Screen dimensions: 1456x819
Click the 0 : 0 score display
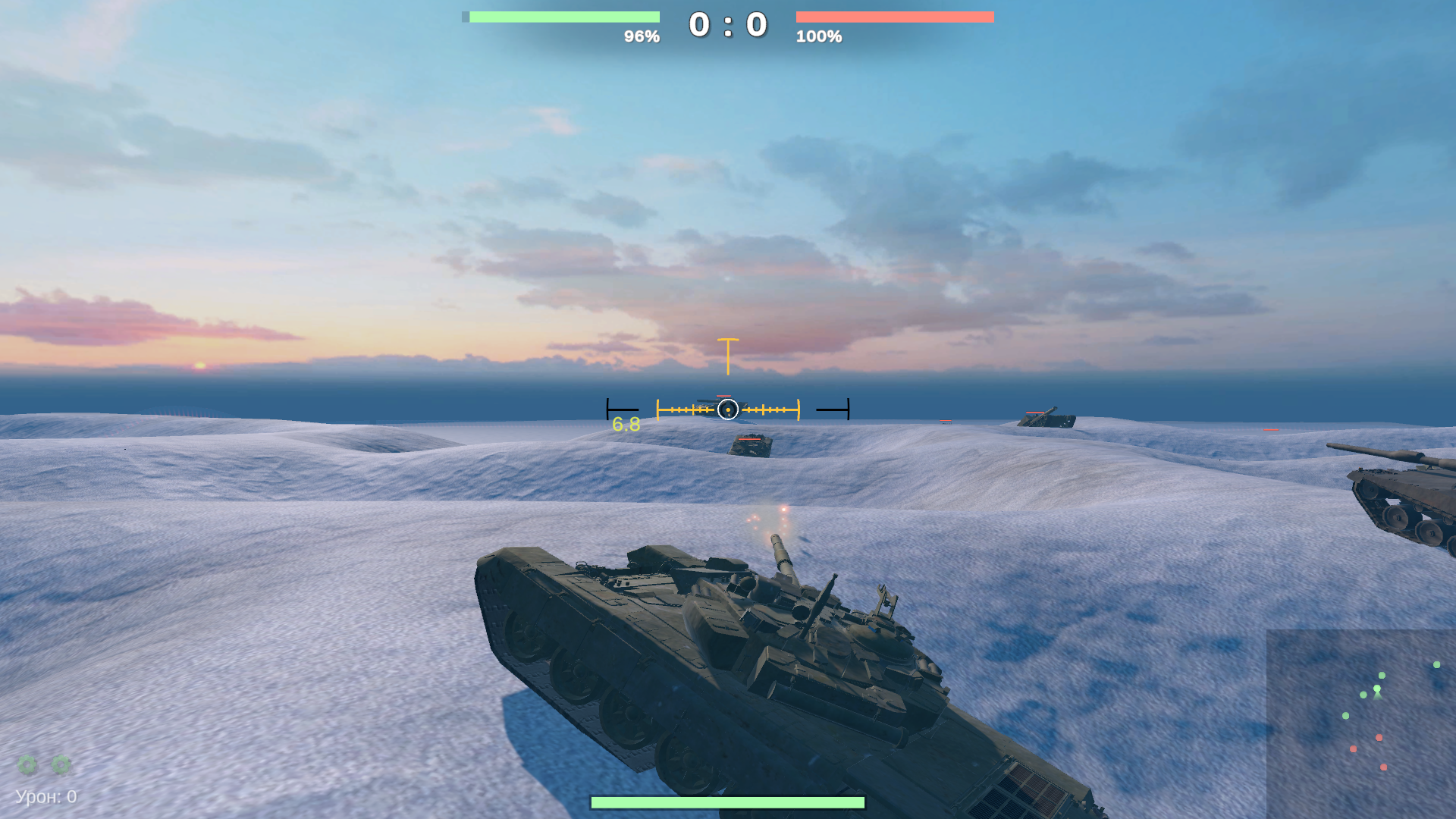[x=726, y=23]
